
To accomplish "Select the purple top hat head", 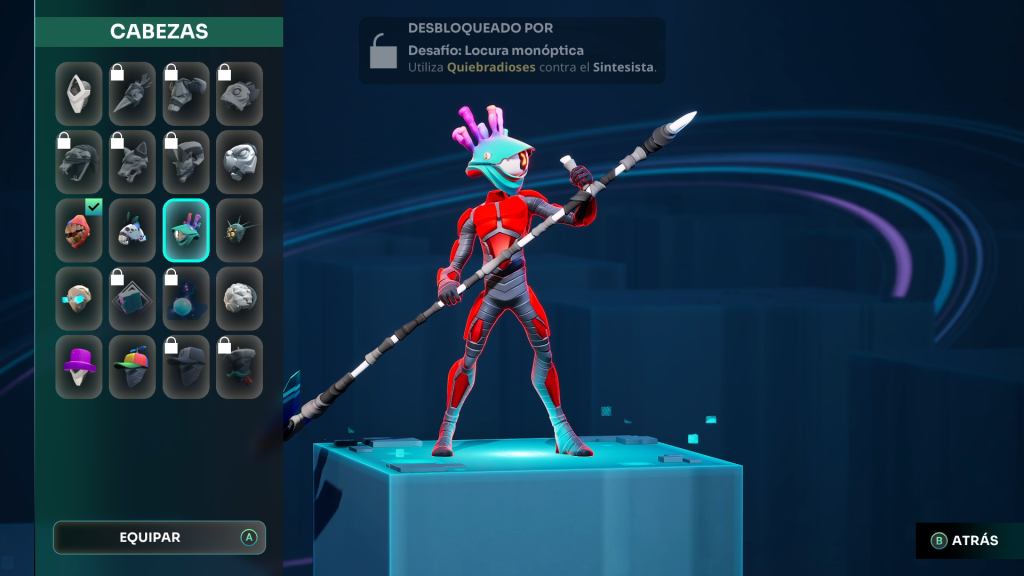I will coord(79,366).
